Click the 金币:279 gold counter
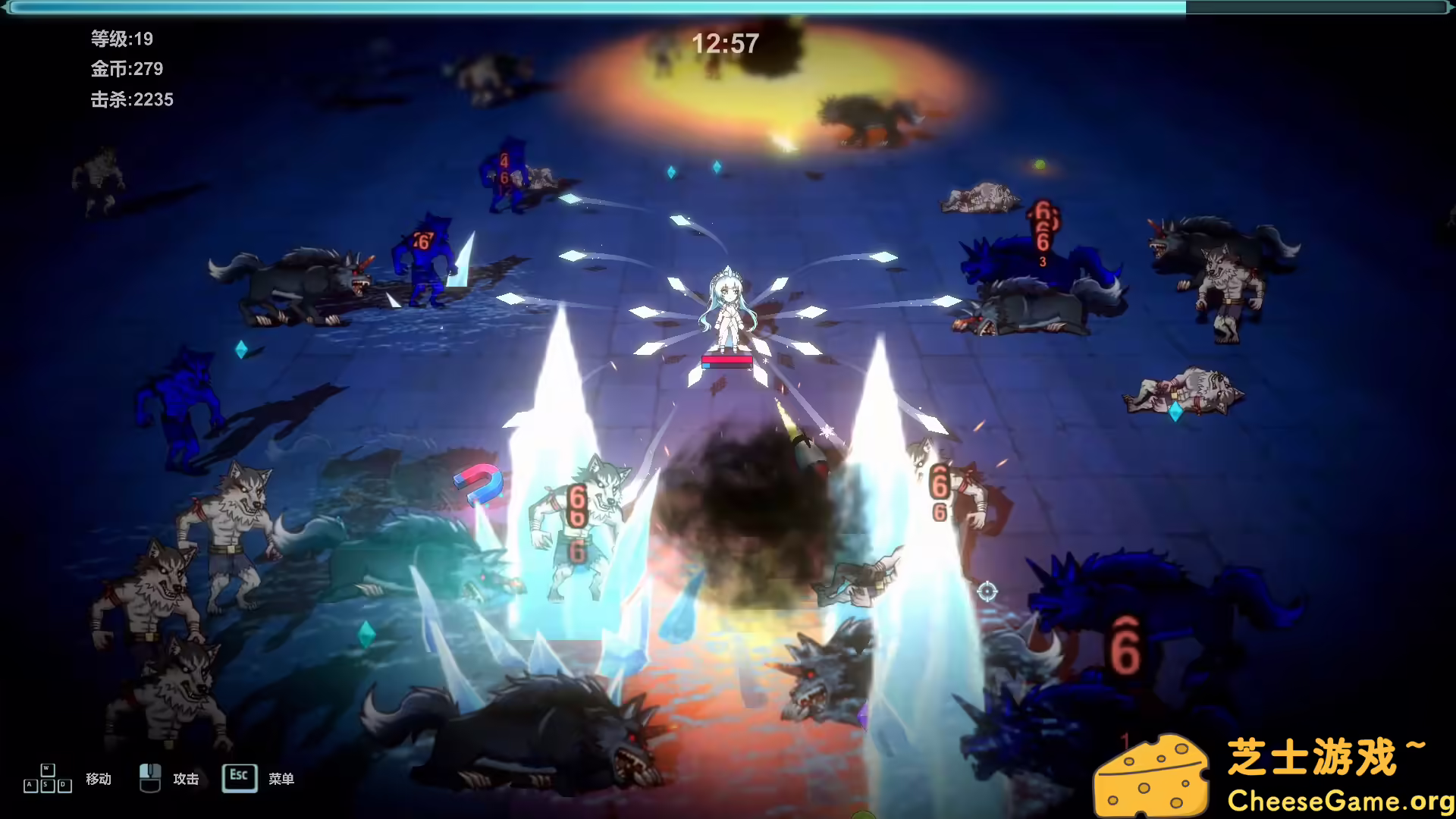Viewport: 1456px width, 819px height. tap(126, 69)
